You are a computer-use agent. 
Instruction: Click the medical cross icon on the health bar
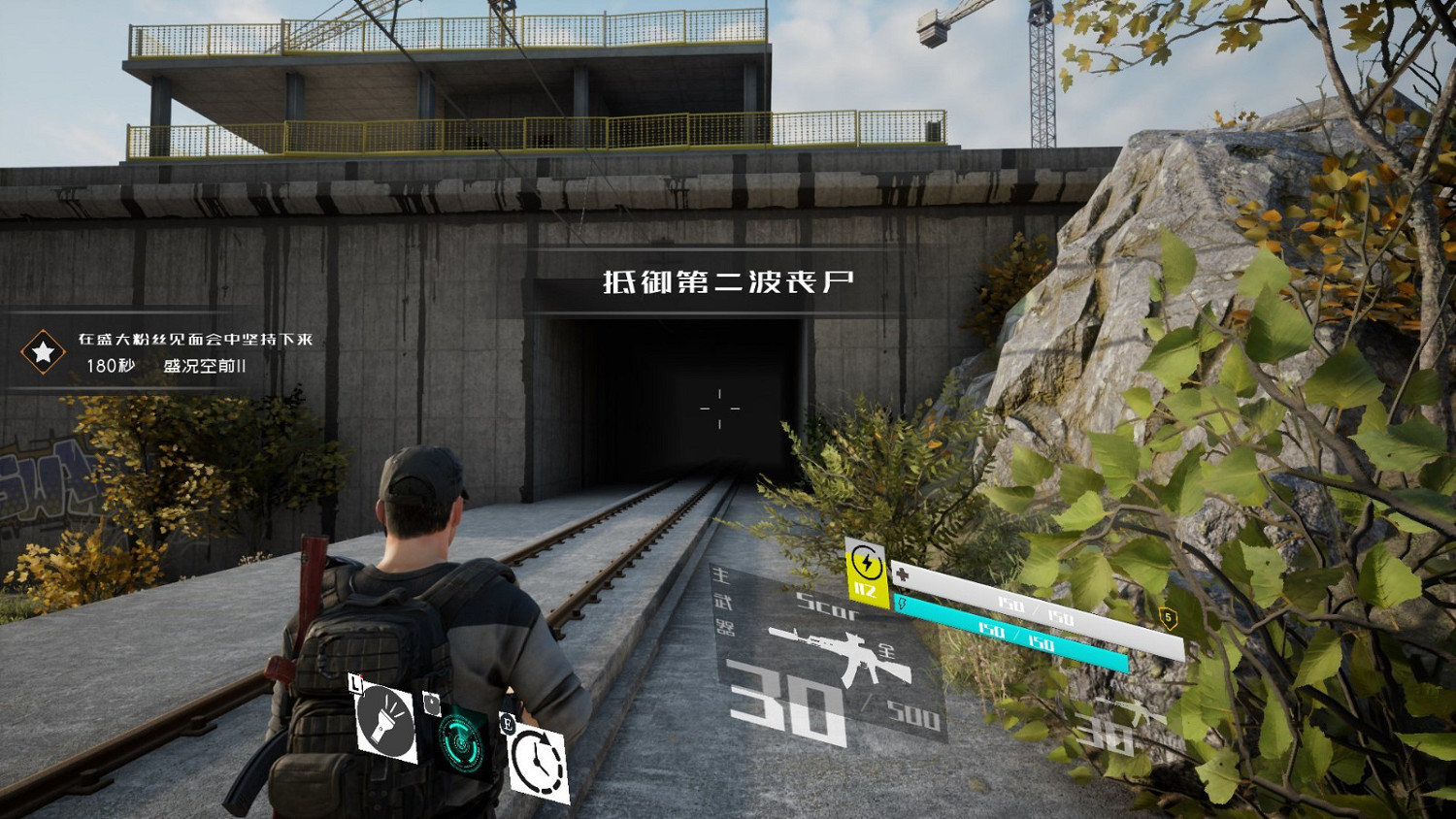(x=900, y=573)
